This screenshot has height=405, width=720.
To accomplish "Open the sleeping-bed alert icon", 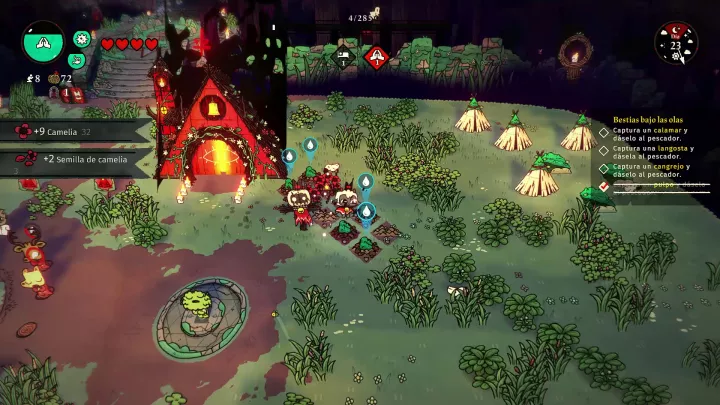I will click(x=343, y=56).
